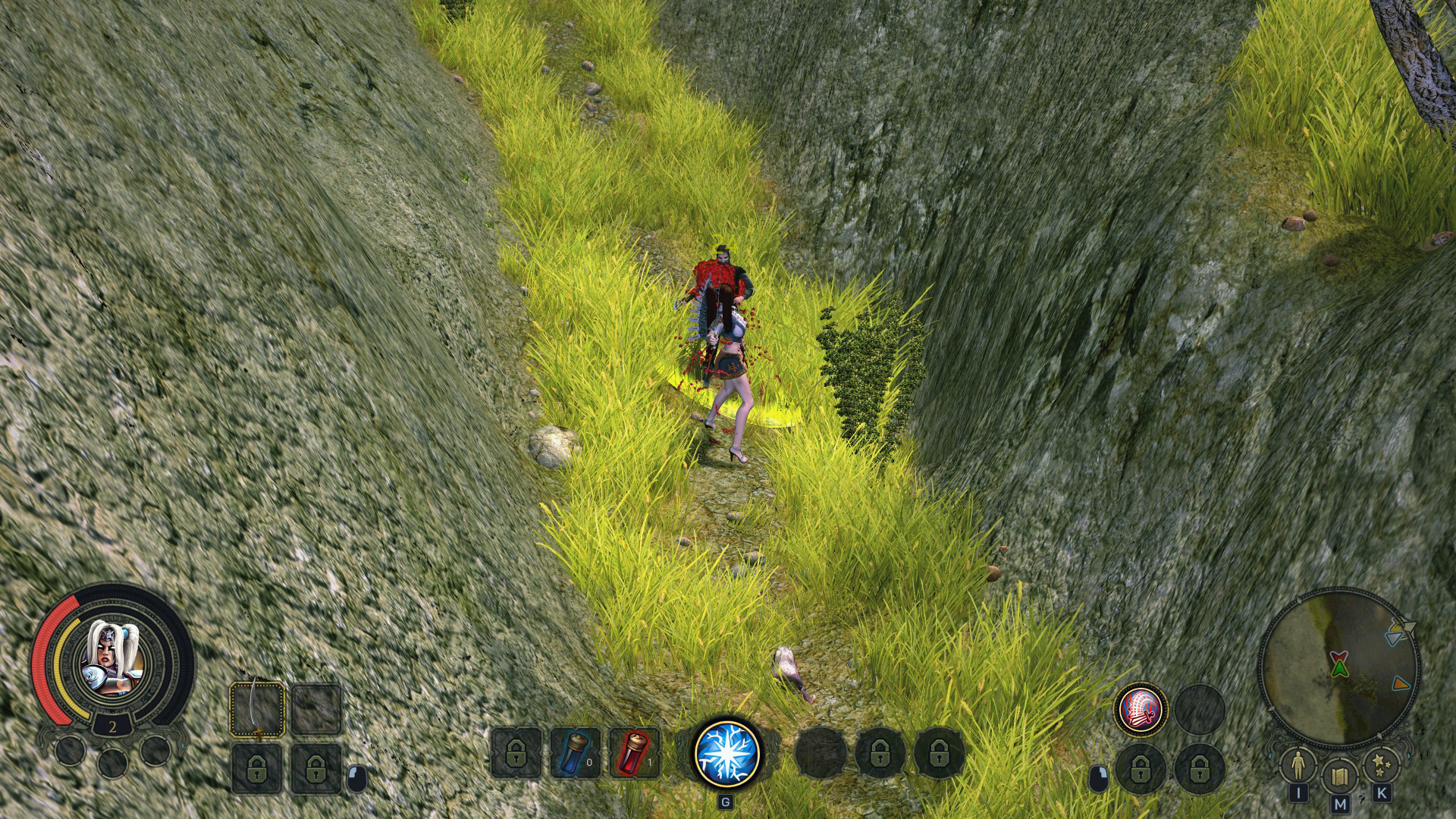Select the red sword combat art
This screenshot has width=1456, height=819.
pyautogui.click(x=1141, y=711)
